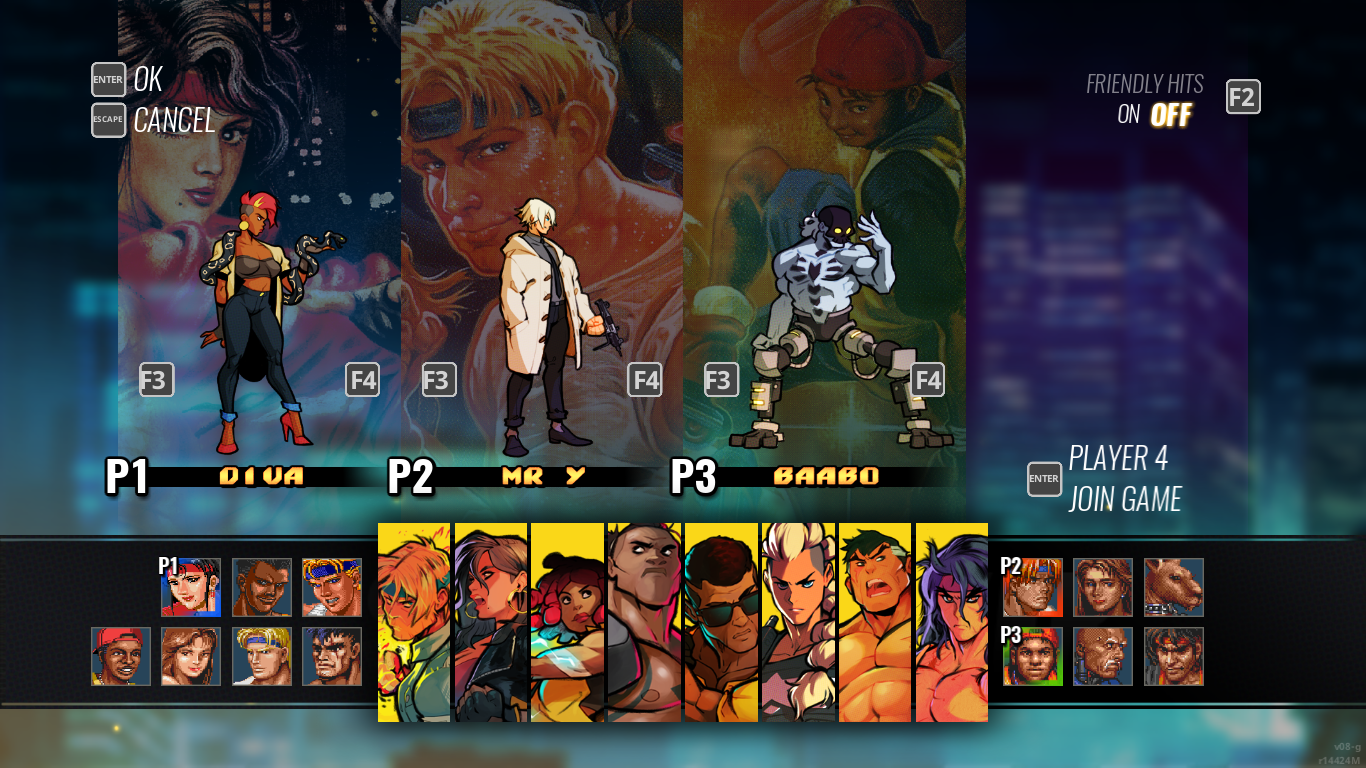This screenshot has width=1366, height=768.
Task: Select the retro Blaze portrait marked P1
Action: [x=192, y=588]
